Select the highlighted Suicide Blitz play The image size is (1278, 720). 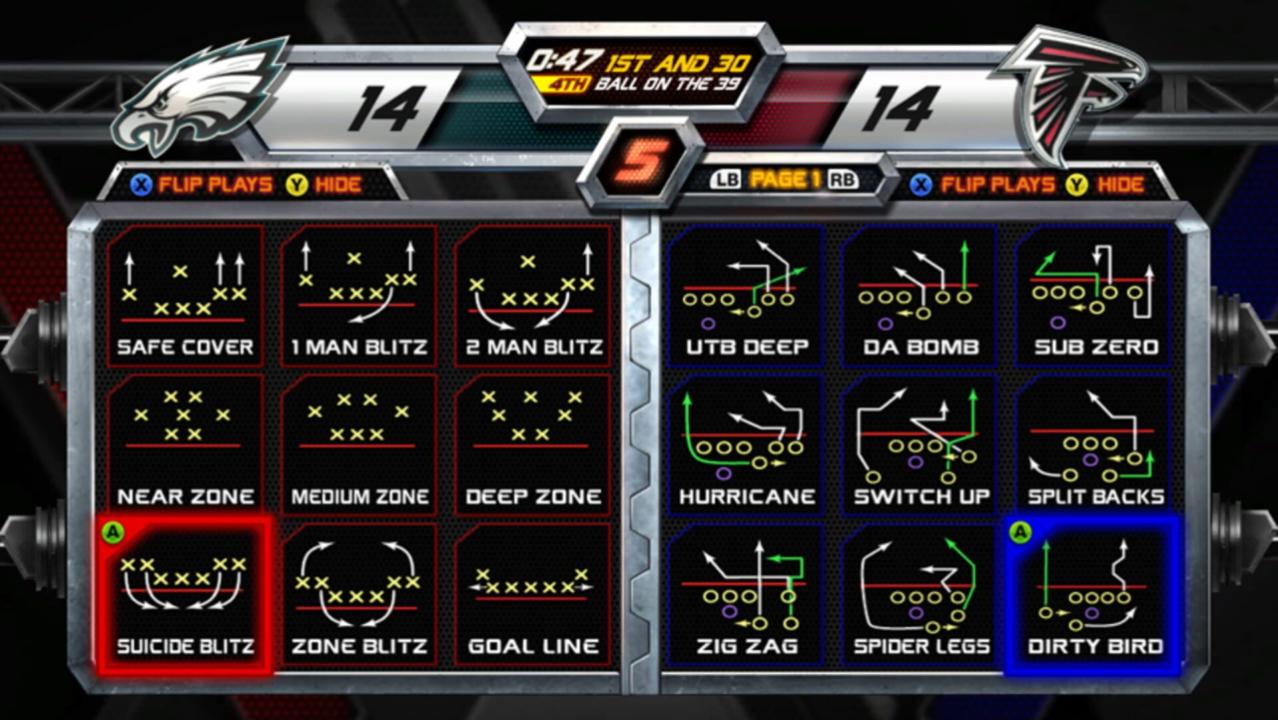coord(185,595)
